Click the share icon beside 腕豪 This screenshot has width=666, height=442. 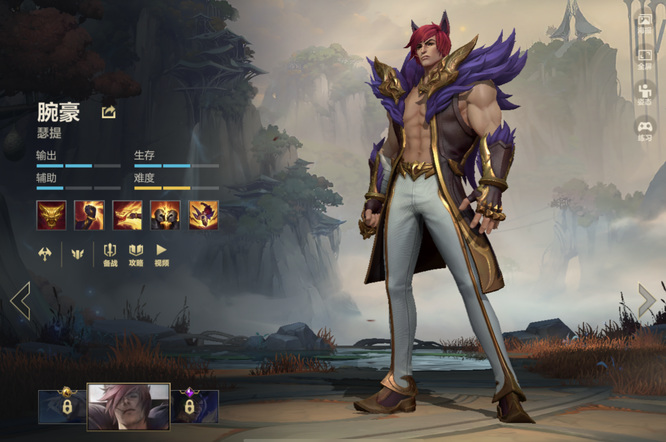point(109,113)
